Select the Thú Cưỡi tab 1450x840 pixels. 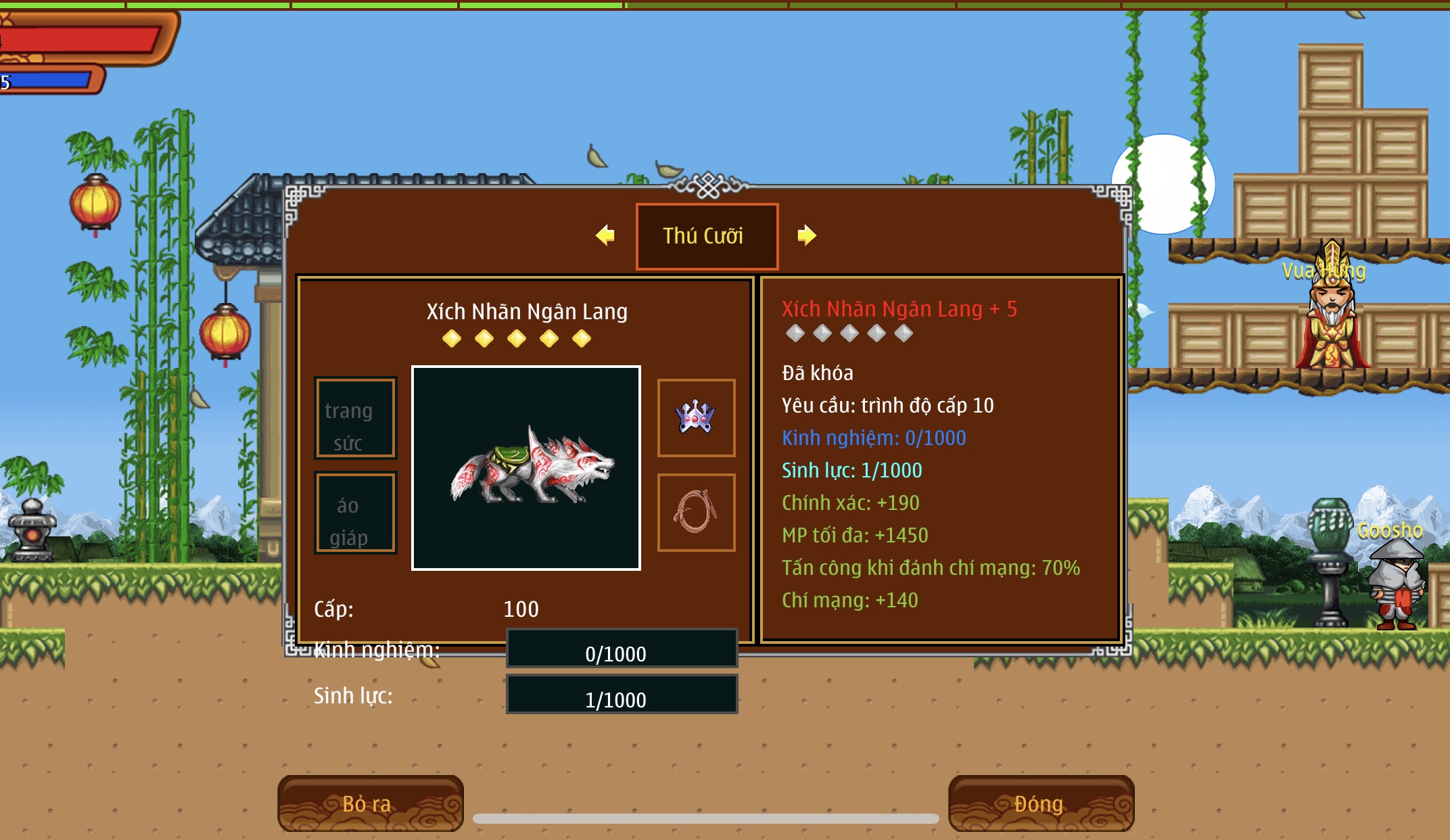coord(707,236)
